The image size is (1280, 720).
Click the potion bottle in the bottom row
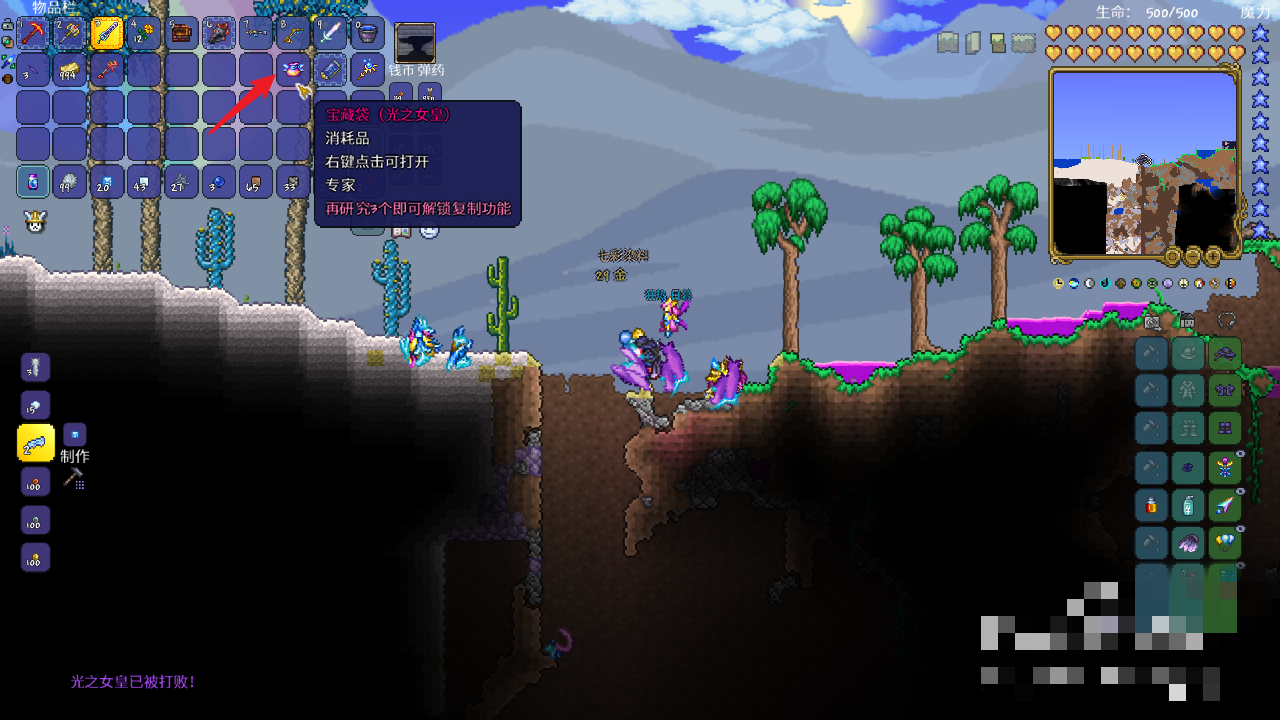point(34,182)
